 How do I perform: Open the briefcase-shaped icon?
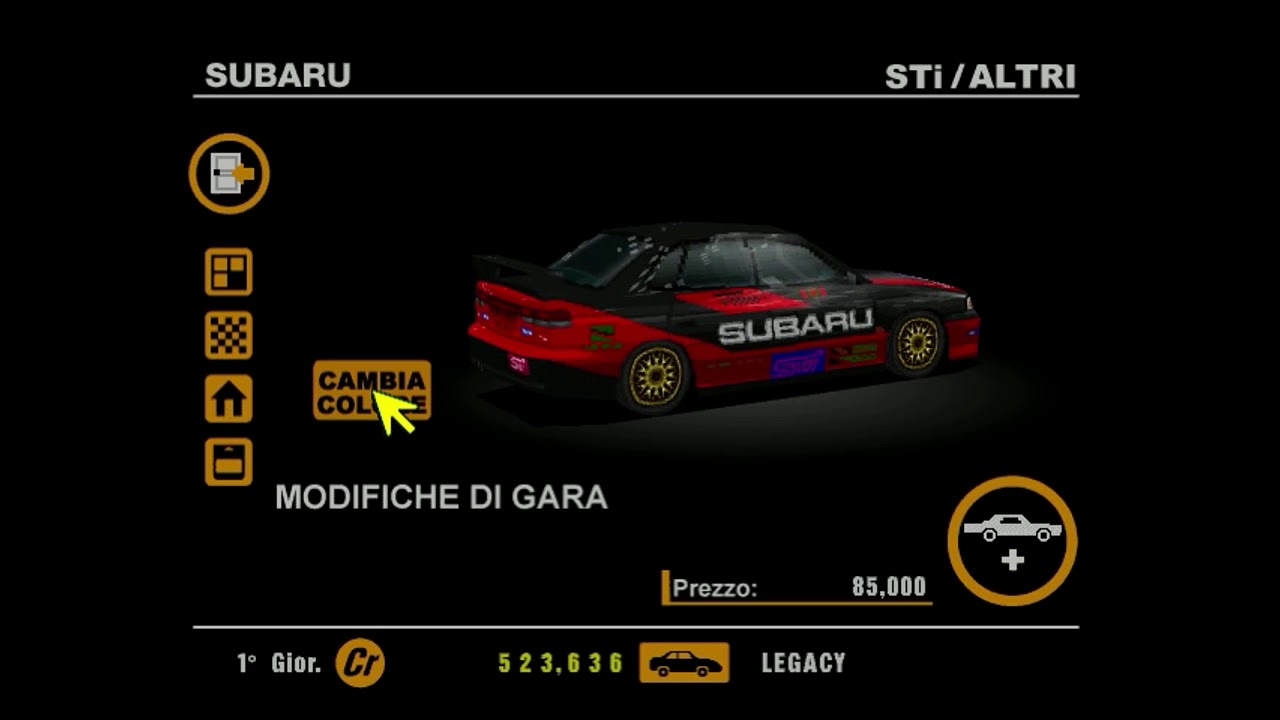click(228, 462)
